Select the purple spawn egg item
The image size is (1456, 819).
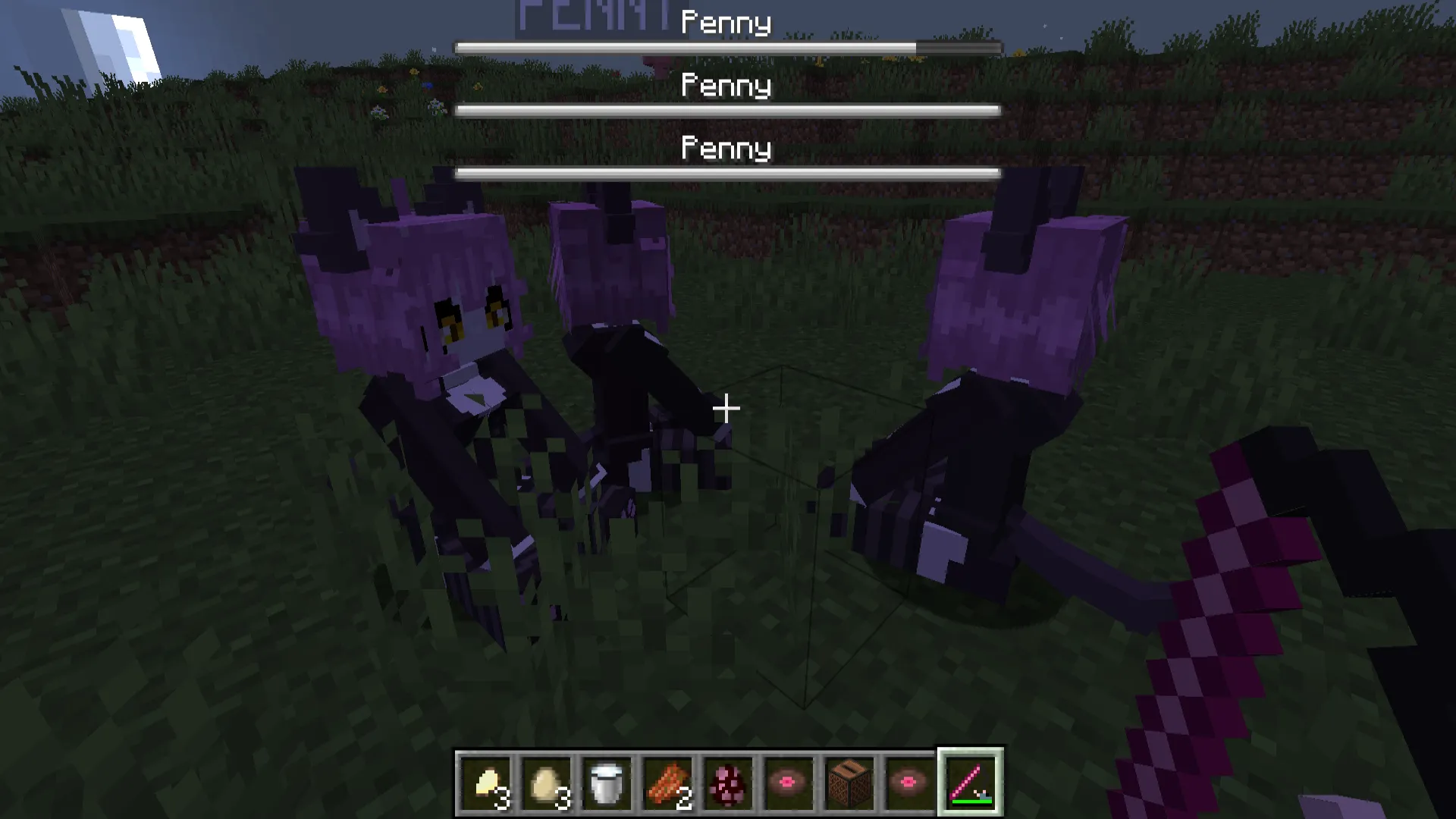tap(728, 781)
